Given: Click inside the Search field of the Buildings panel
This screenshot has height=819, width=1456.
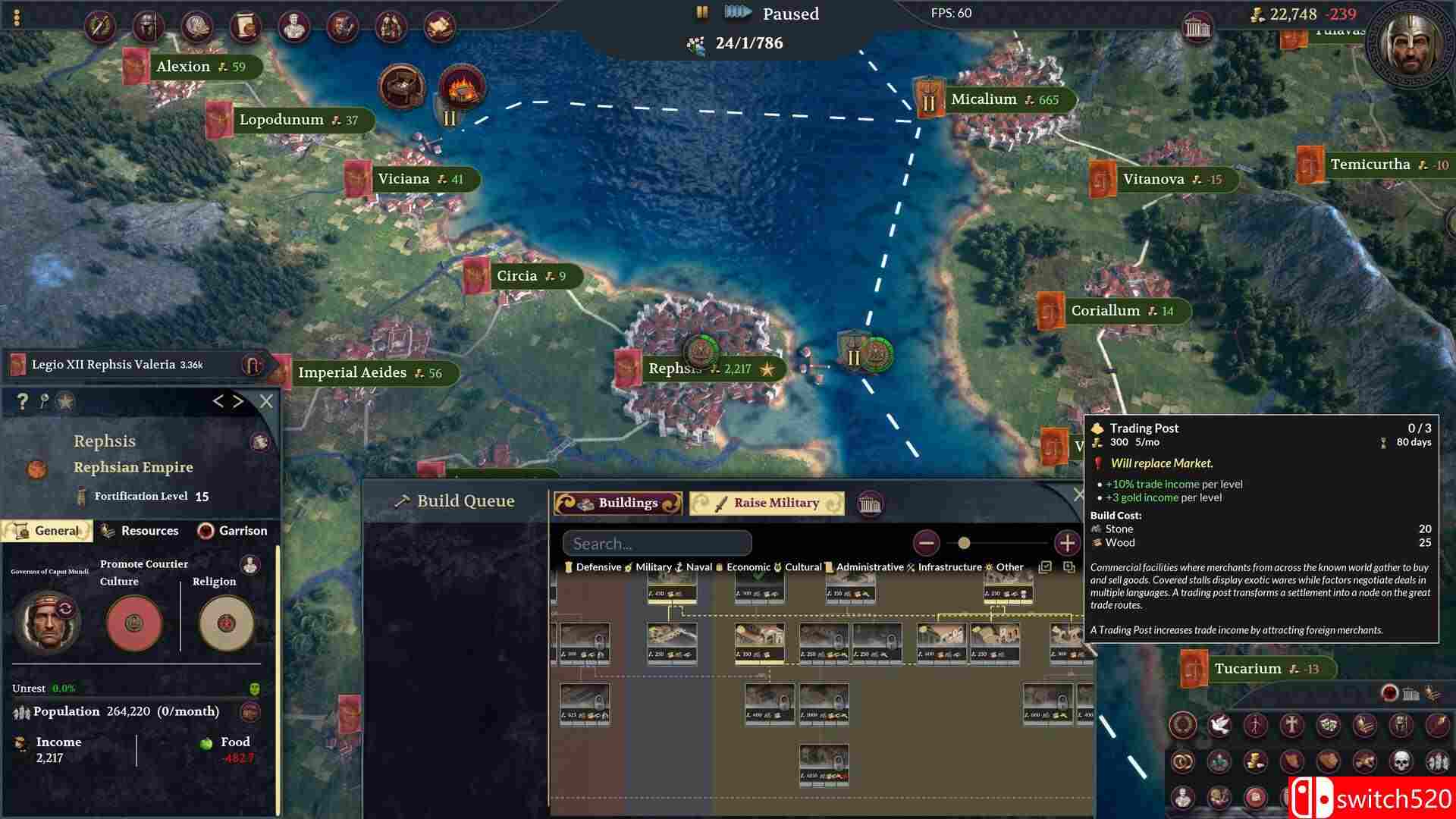Looking at the screenshot, I should tap(656, 543).
